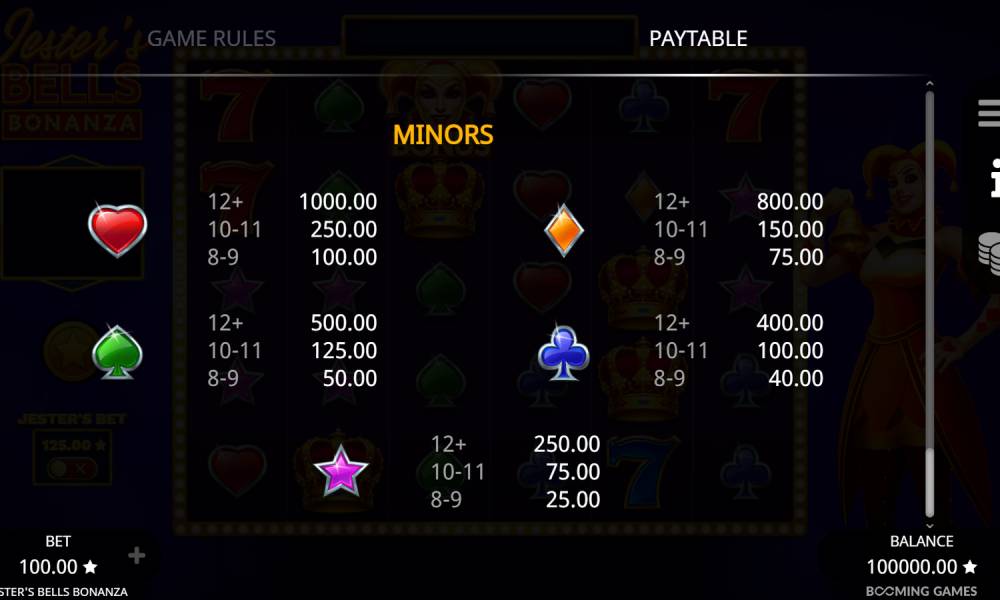Open the coin stack bet icon
This screenshot has height=600, width=1000.
click(x=989, y=250)
